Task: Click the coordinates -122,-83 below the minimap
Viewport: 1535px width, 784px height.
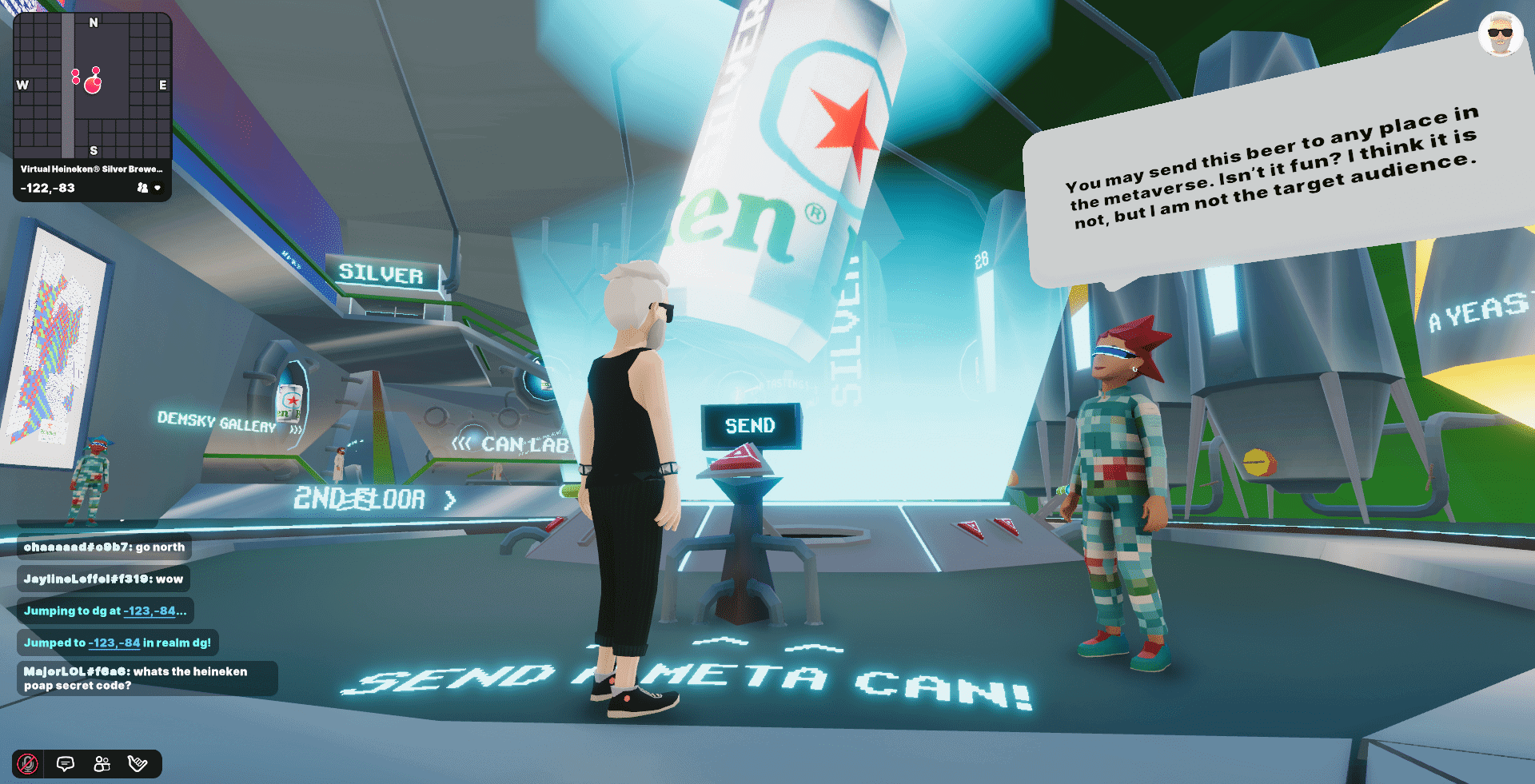Action: point(46,187)
